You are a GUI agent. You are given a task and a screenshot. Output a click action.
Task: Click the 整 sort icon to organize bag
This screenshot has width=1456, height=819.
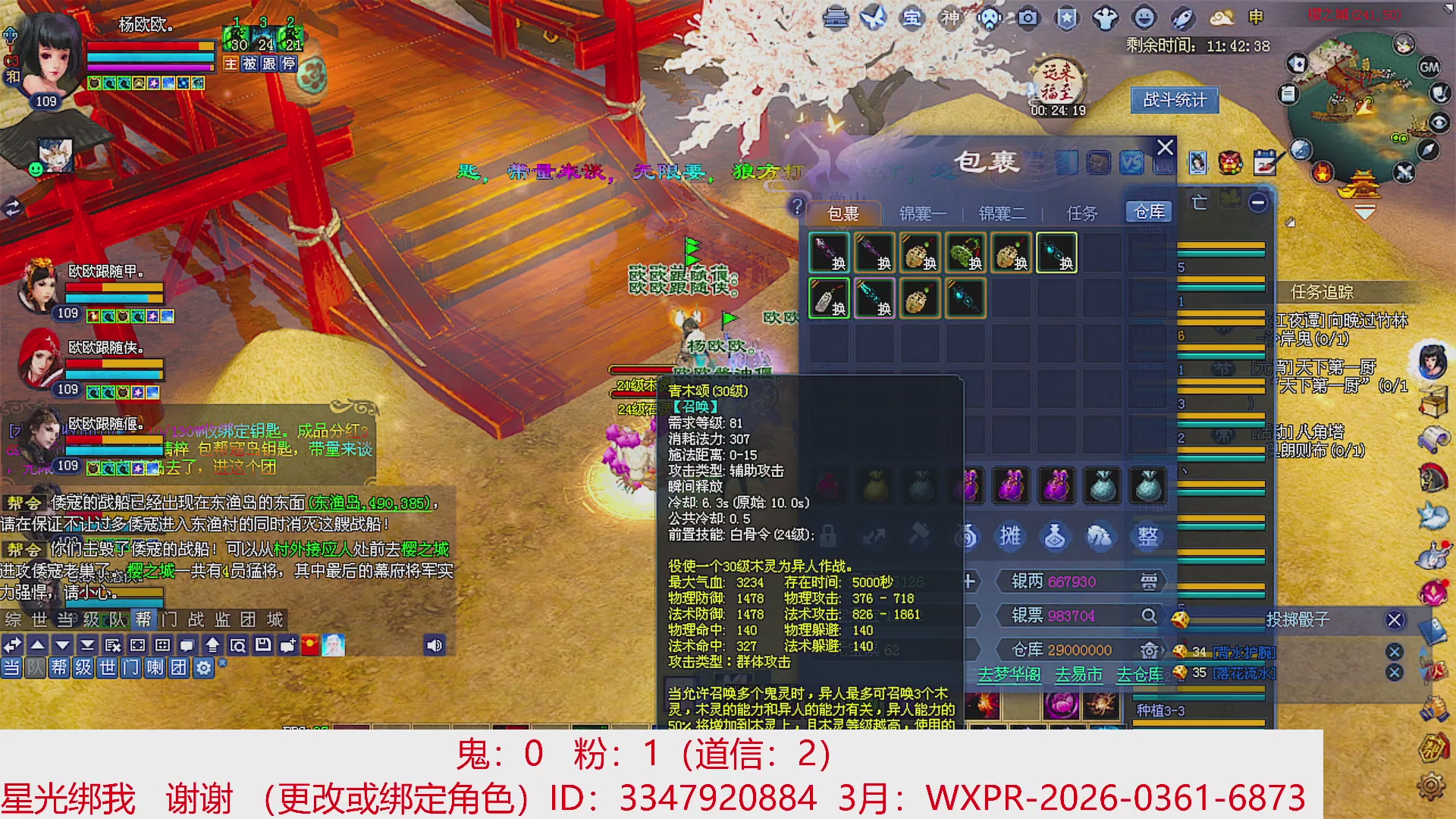coord(1148,536)
